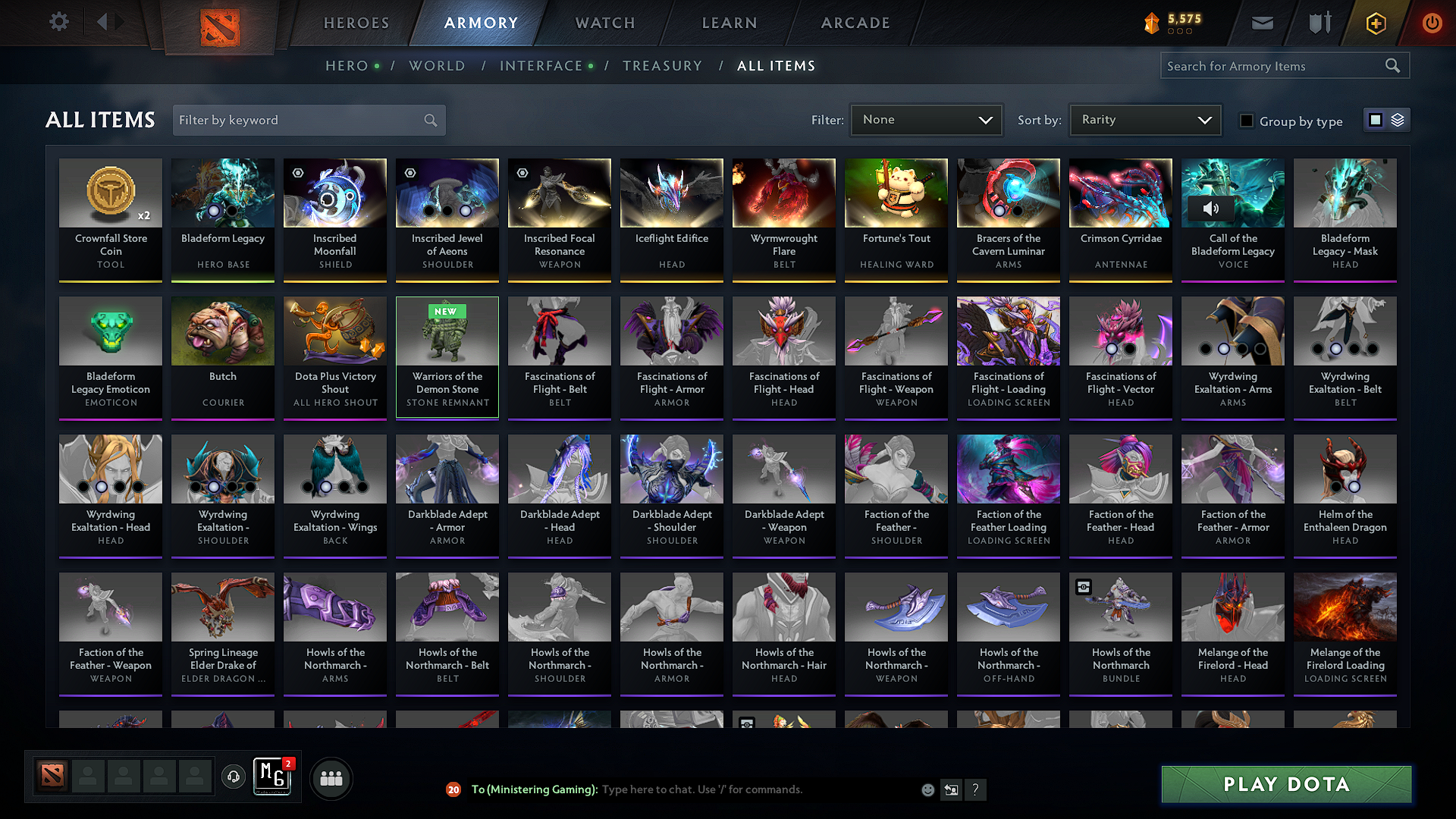Image resolution: width=1456 pixels, height=819 pixels.
Task: Select the Butch courier thumbnail
Action: click(x=222, y=331)
